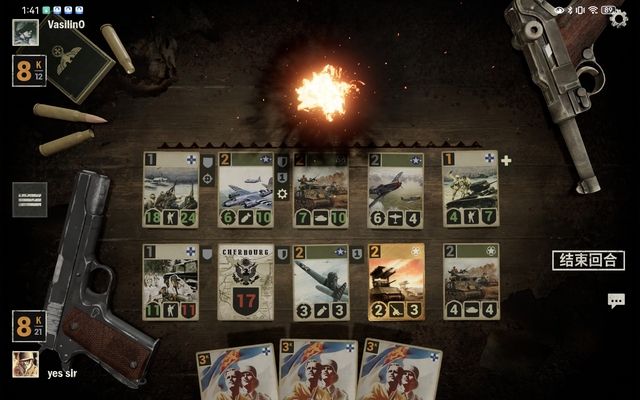Click the white plus icon beside enemy row
640x400 pixels.
[506, 160]
